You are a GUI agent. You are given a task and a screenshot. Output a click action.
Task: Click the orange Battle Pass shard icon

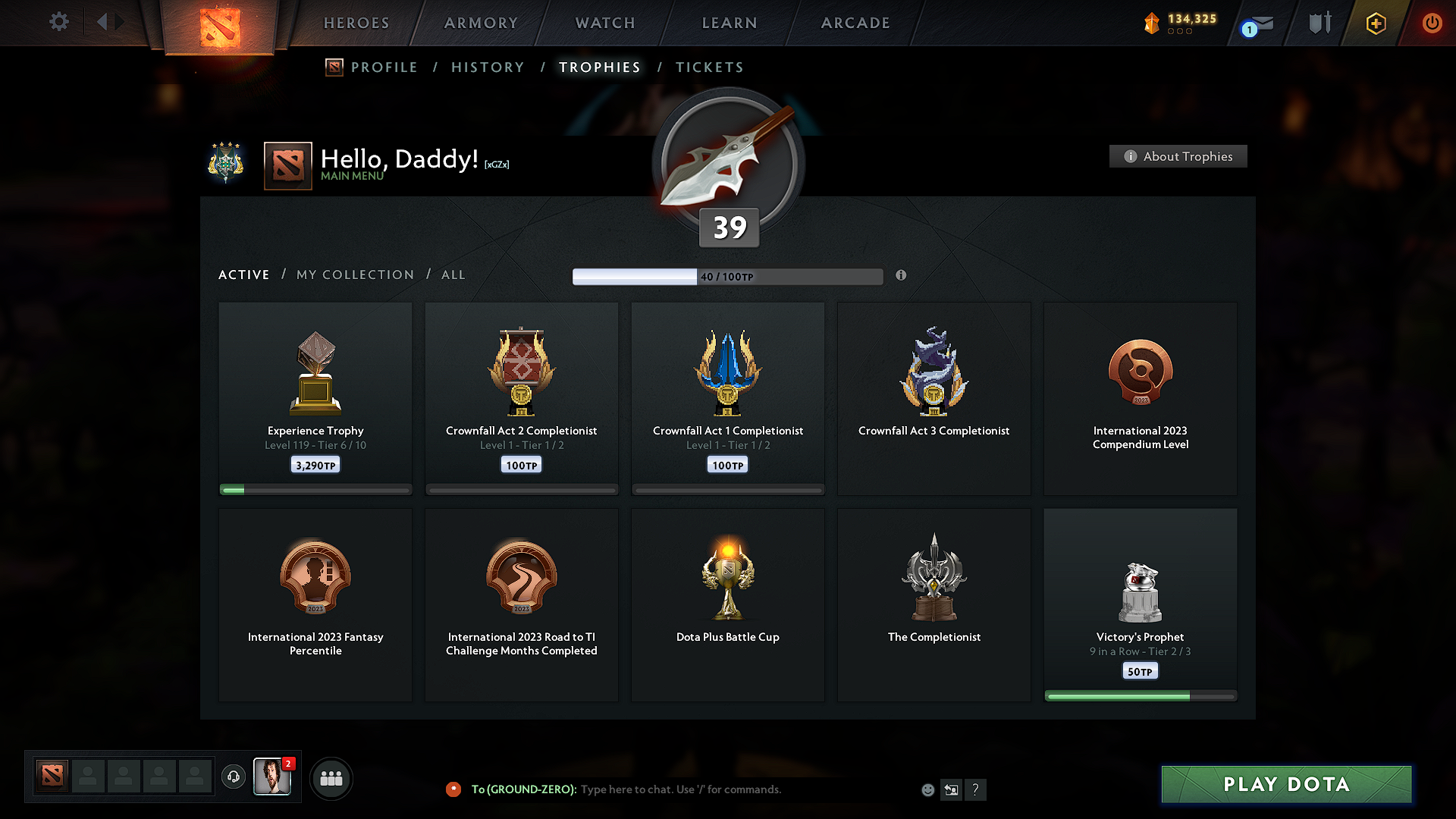tap(1153, 23)
